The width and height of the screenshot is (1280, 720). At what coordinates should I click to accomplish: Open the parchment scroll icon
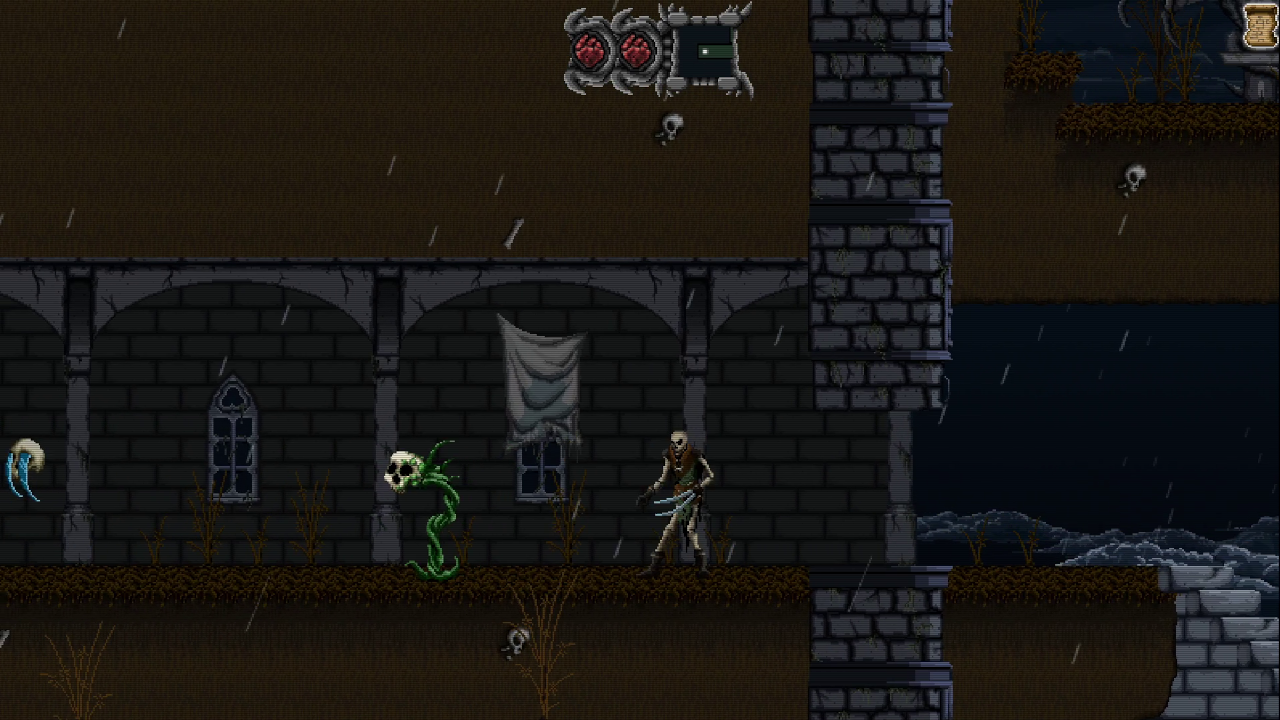[1261, 25]
